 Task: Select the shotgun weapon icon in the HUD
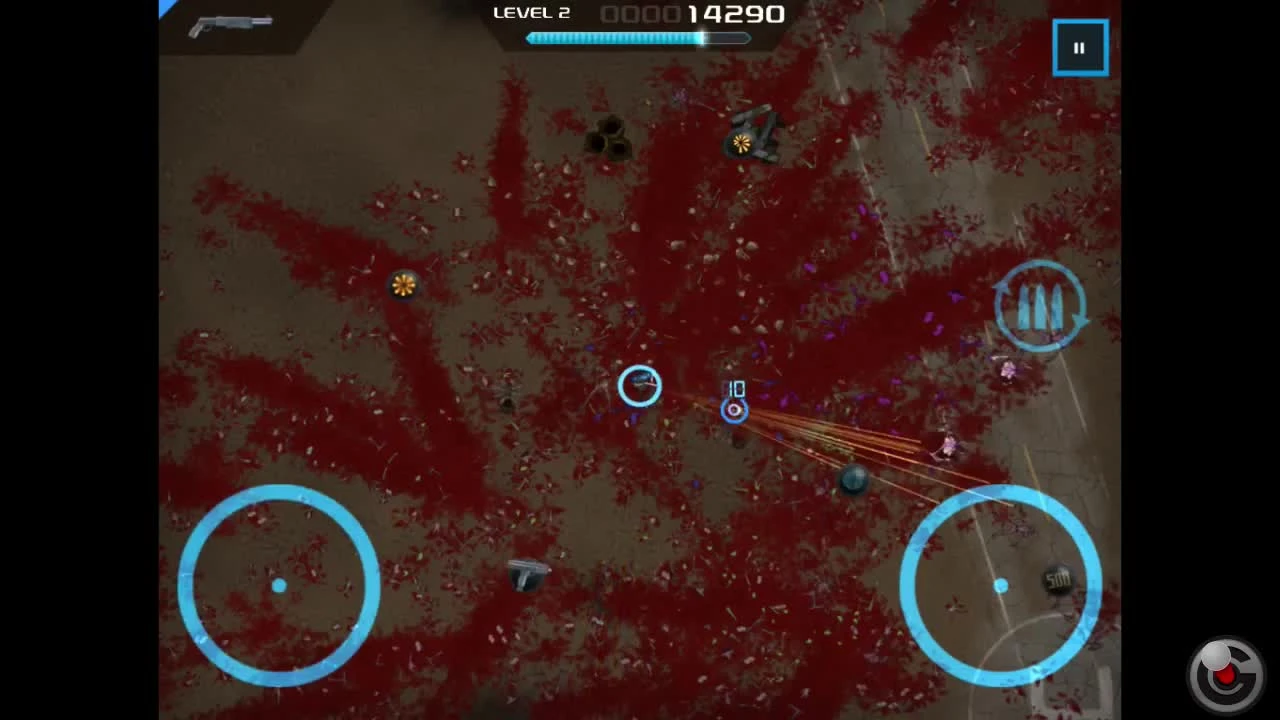coord(228,24)
